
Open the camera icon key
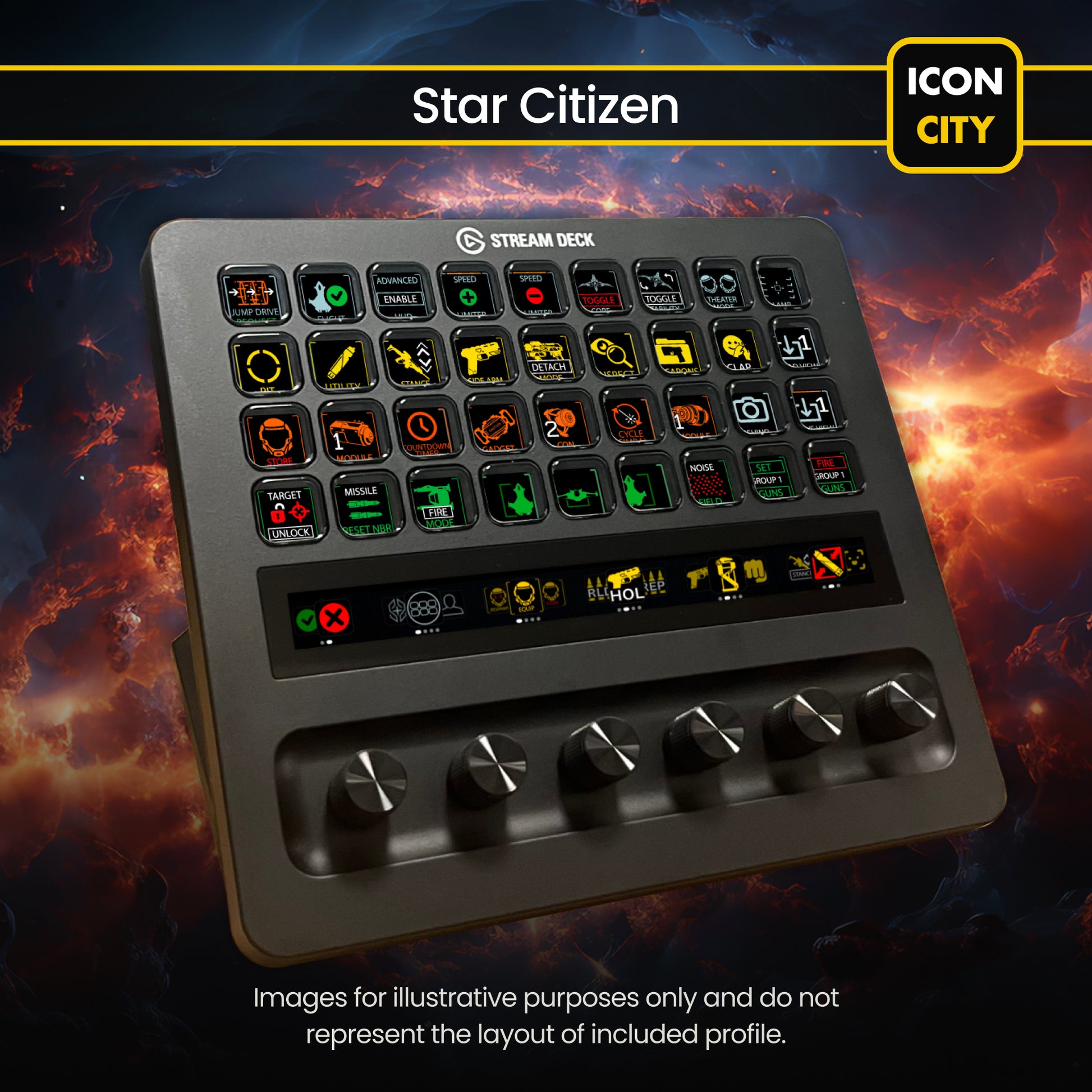pyautogui.click(x=751, y=410)
